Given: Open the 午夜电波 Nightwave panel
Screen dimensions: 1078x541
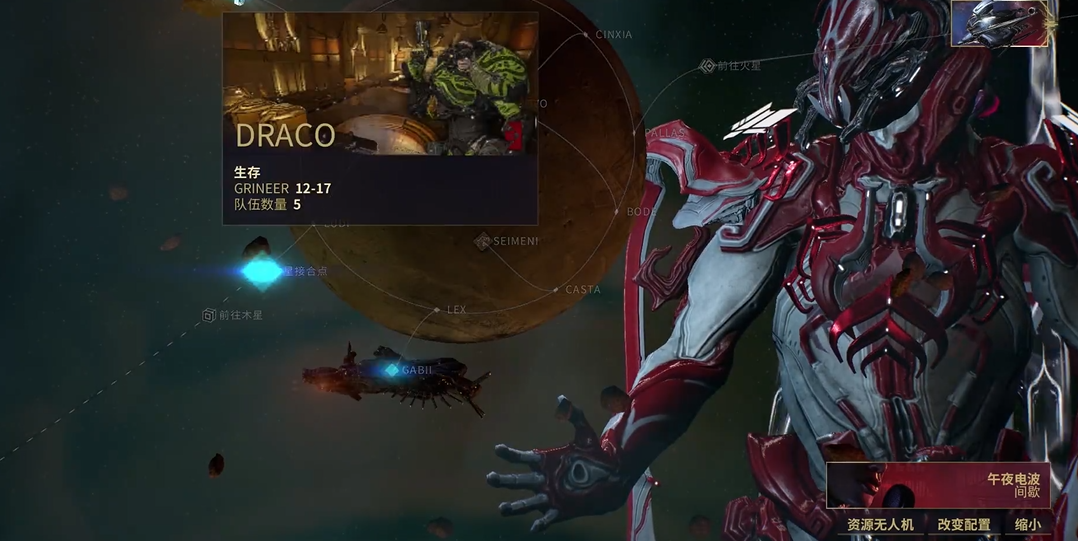Looking at the screenshot, I should pos(937,485).
